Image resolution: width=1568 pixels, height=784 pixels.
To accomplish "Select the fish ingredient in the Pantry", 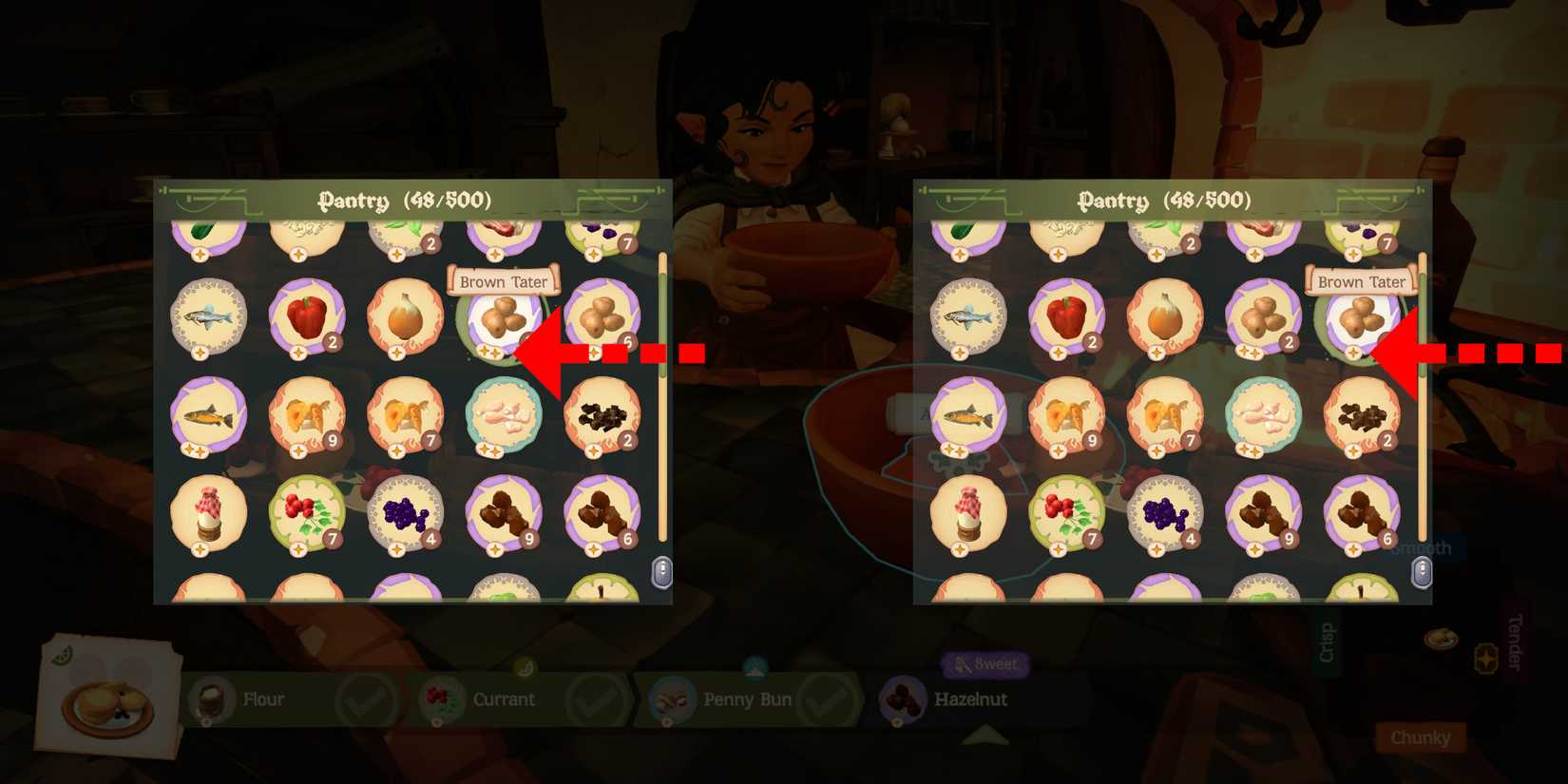I will 207,317.
